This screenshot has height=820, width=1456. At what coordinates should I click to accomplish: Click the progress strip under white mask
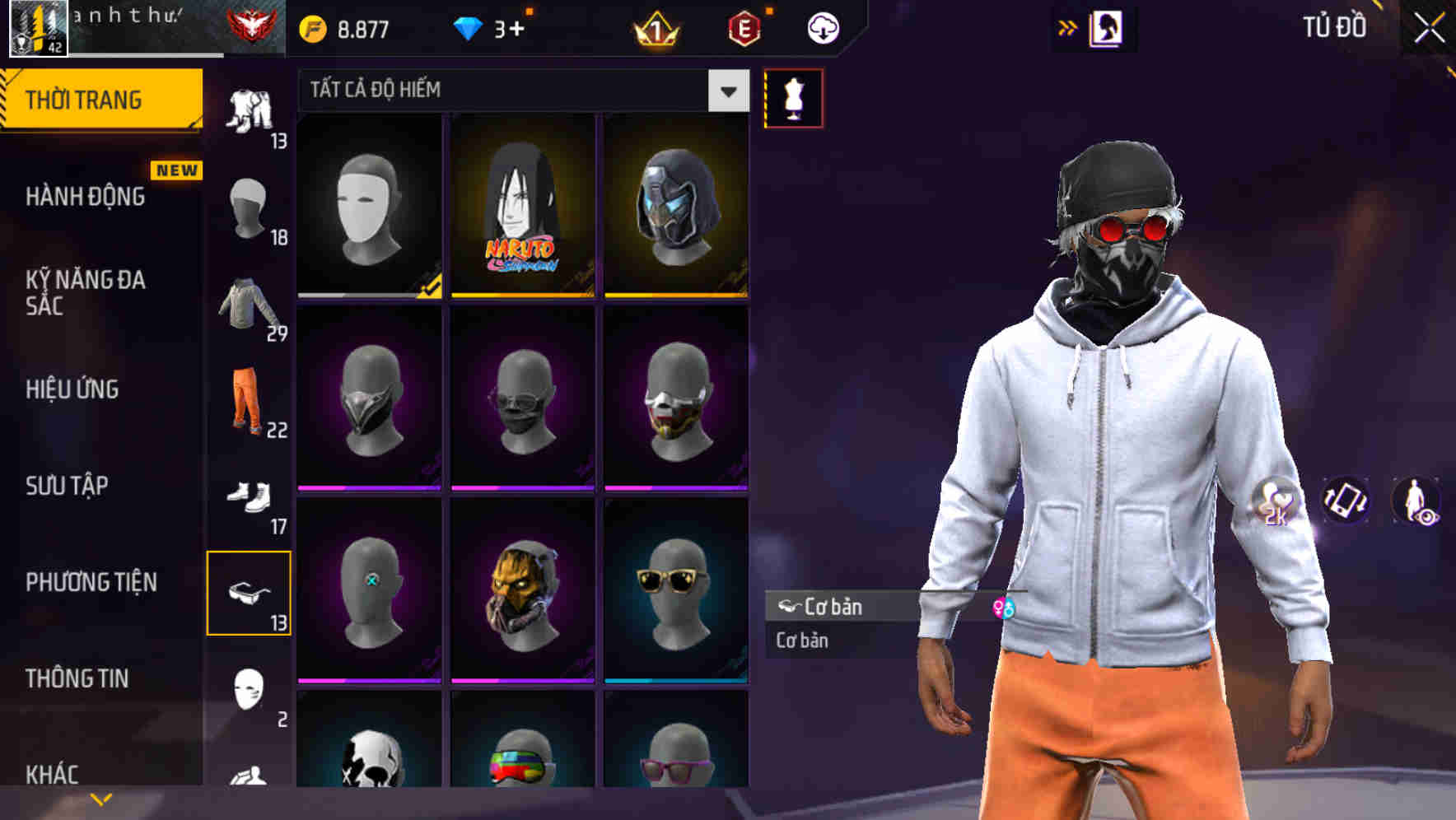[362, 294]
